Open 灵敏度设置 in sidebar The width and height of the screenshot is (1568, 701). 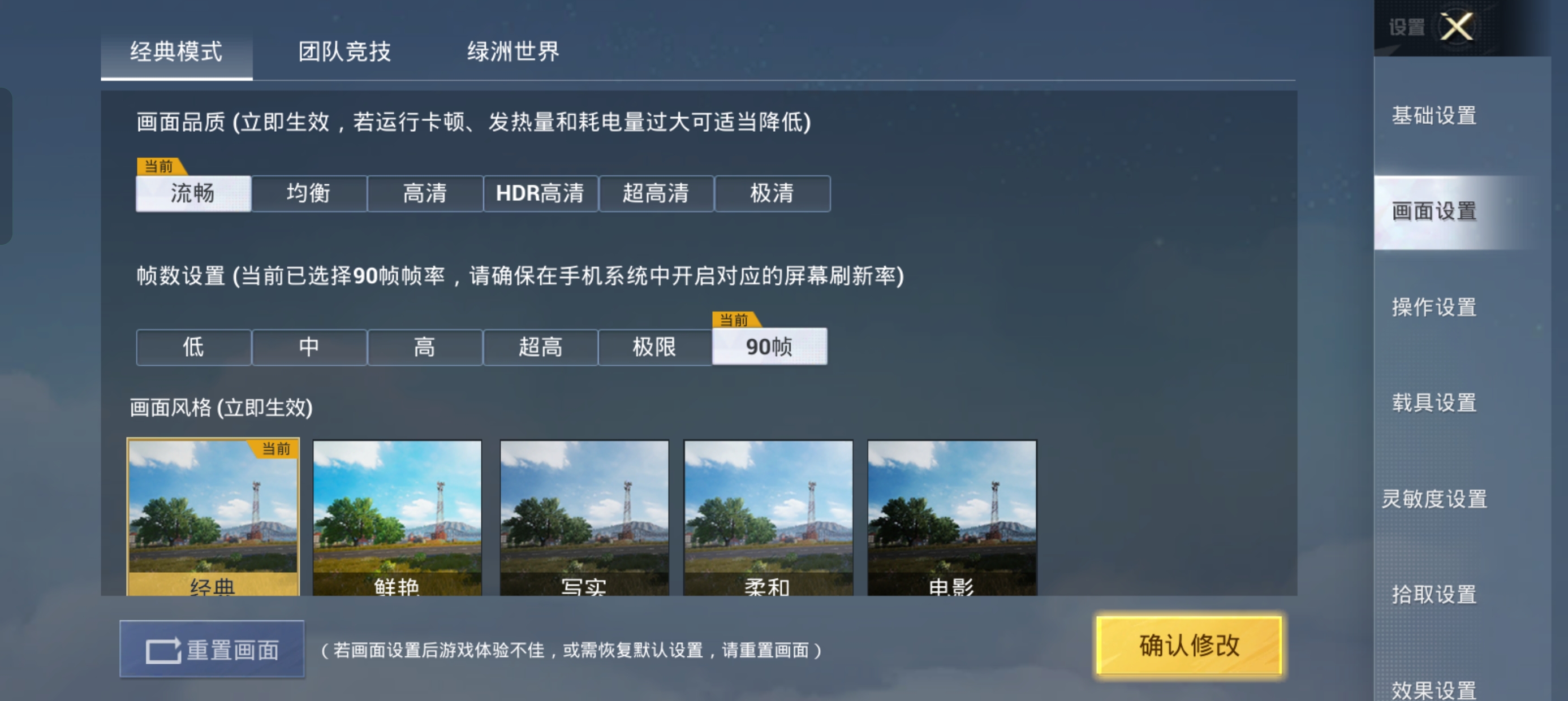tap(1435, 499)
